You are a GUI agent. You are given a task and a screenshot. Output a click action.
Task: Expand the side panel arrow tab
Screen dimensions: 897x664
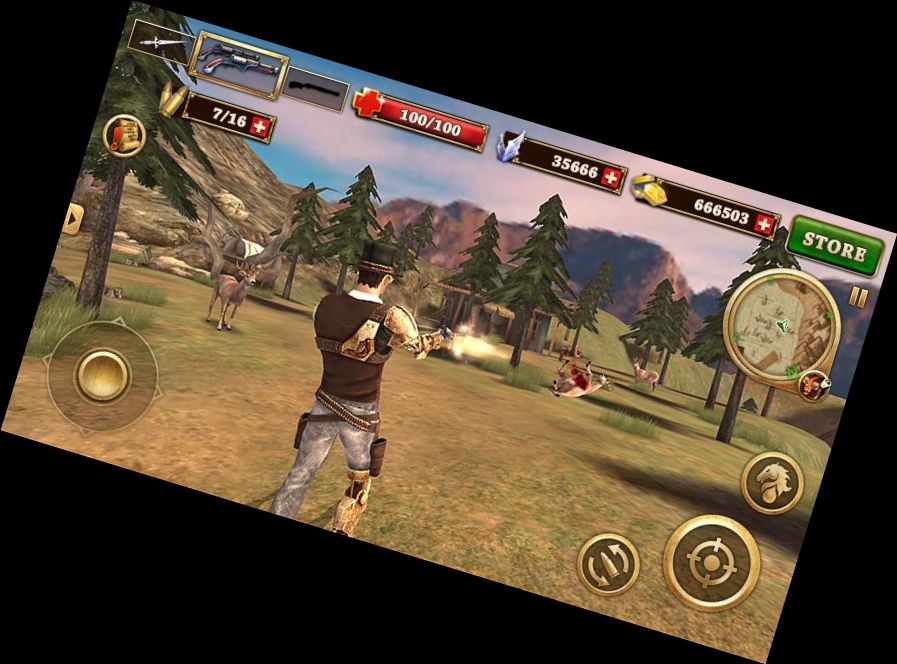(x=72, y=219)
